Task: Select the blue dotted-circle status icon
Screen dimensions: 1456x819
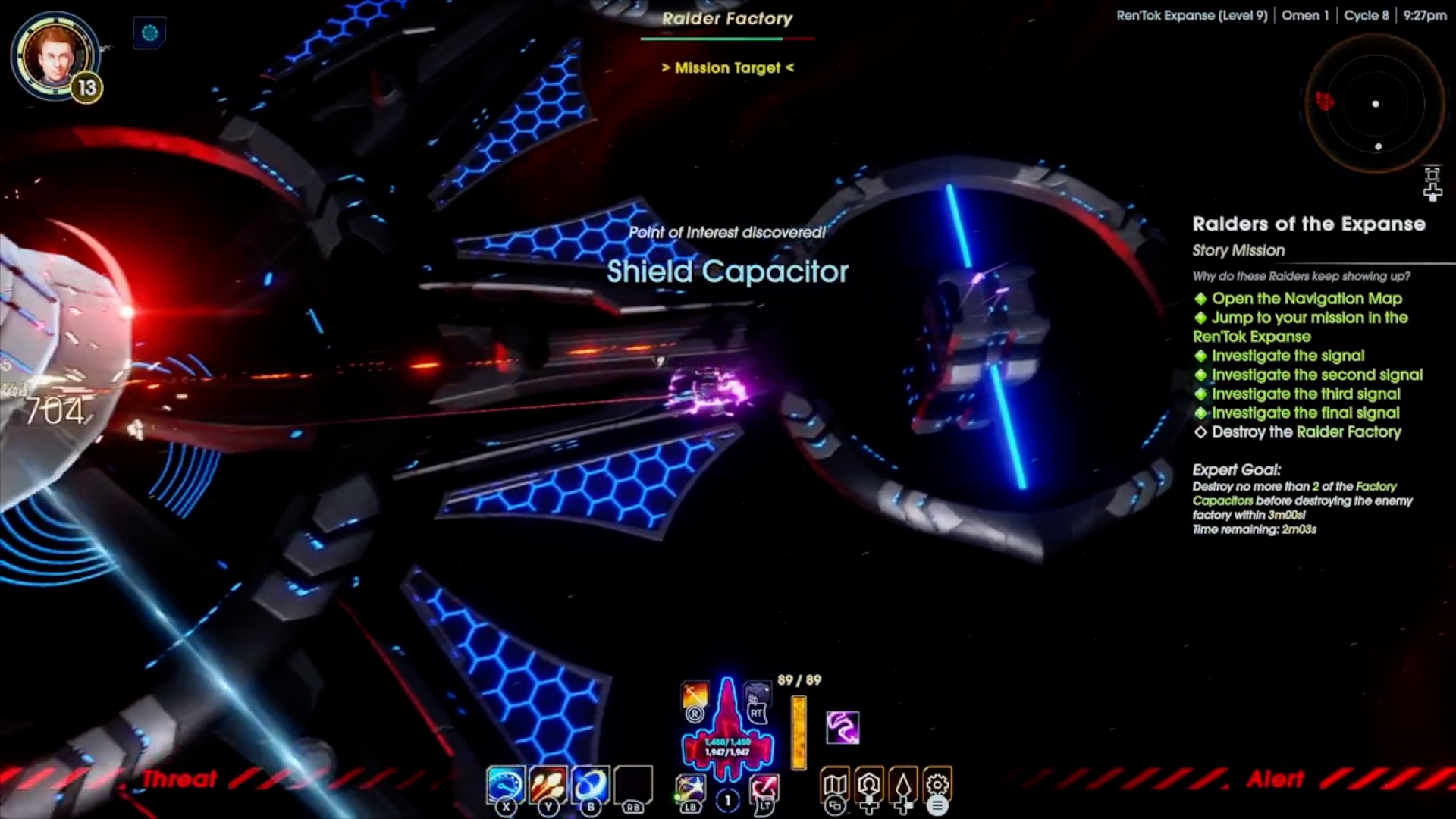Action: [x=149, y=33]
